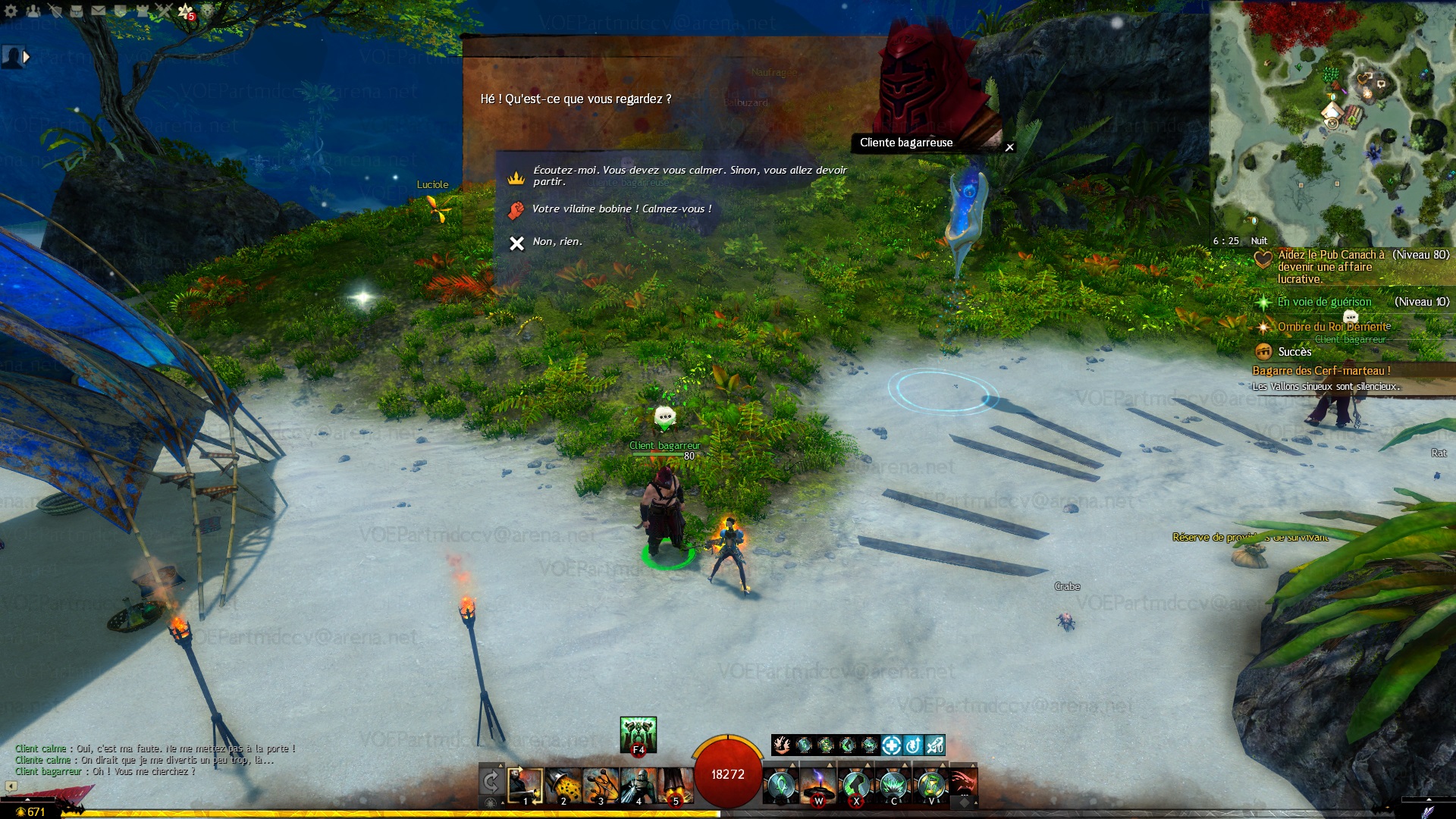The height and width of the screenshot is (819, 1456).
Task: Click the minimap
Action: coord(1332,121)
